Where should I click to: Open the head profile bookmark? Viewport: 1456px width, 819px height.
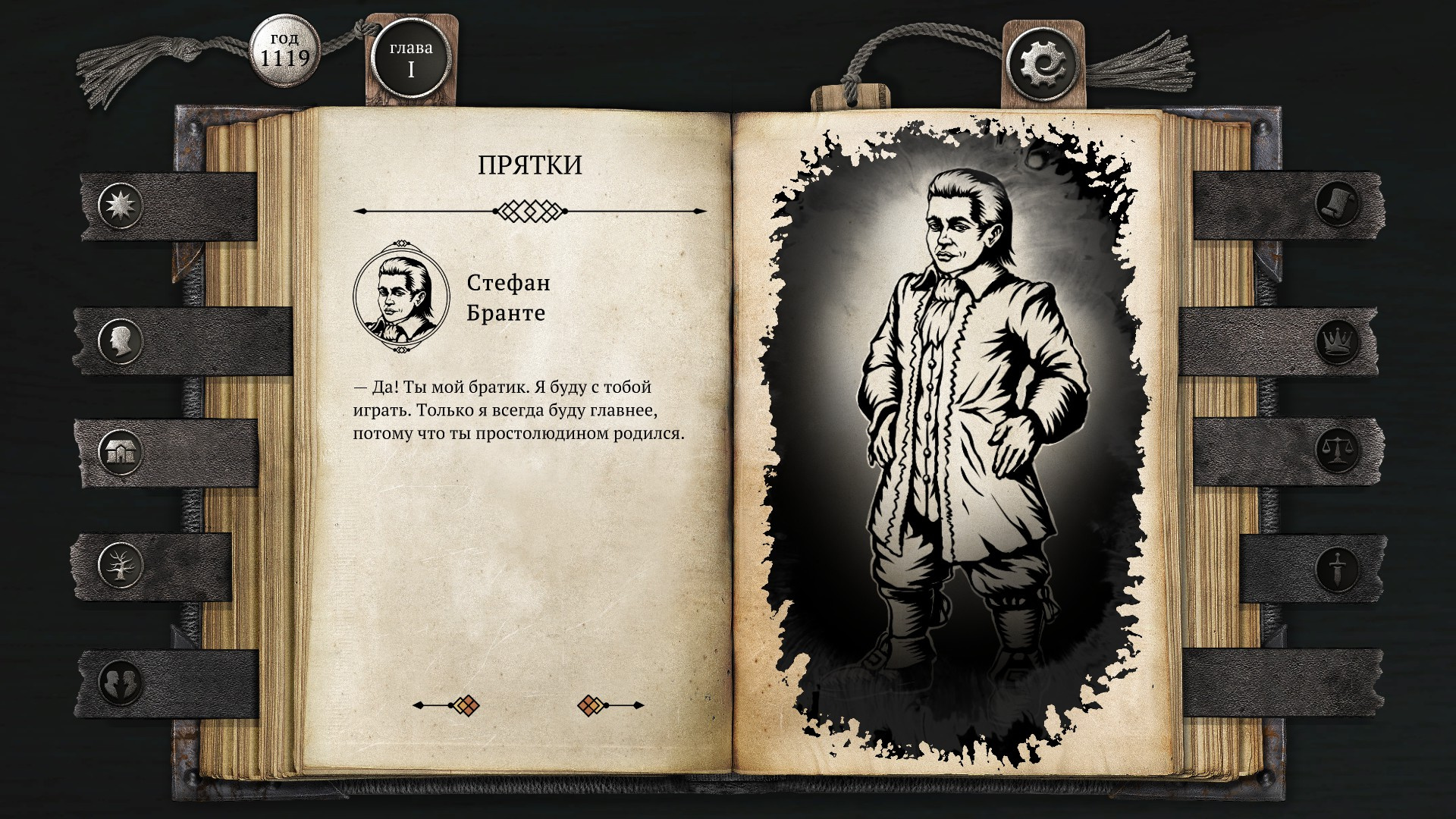[121, 341]
